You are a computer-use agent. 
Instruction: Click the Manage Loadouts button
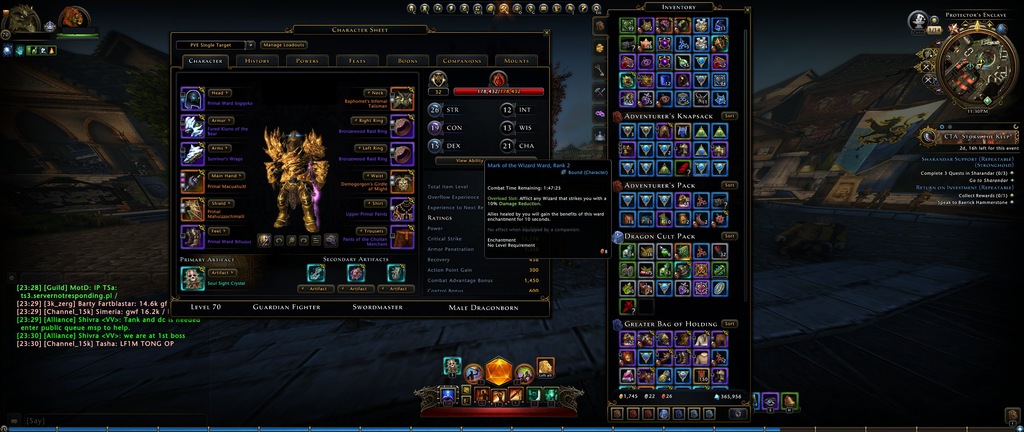tap(285, 45)
